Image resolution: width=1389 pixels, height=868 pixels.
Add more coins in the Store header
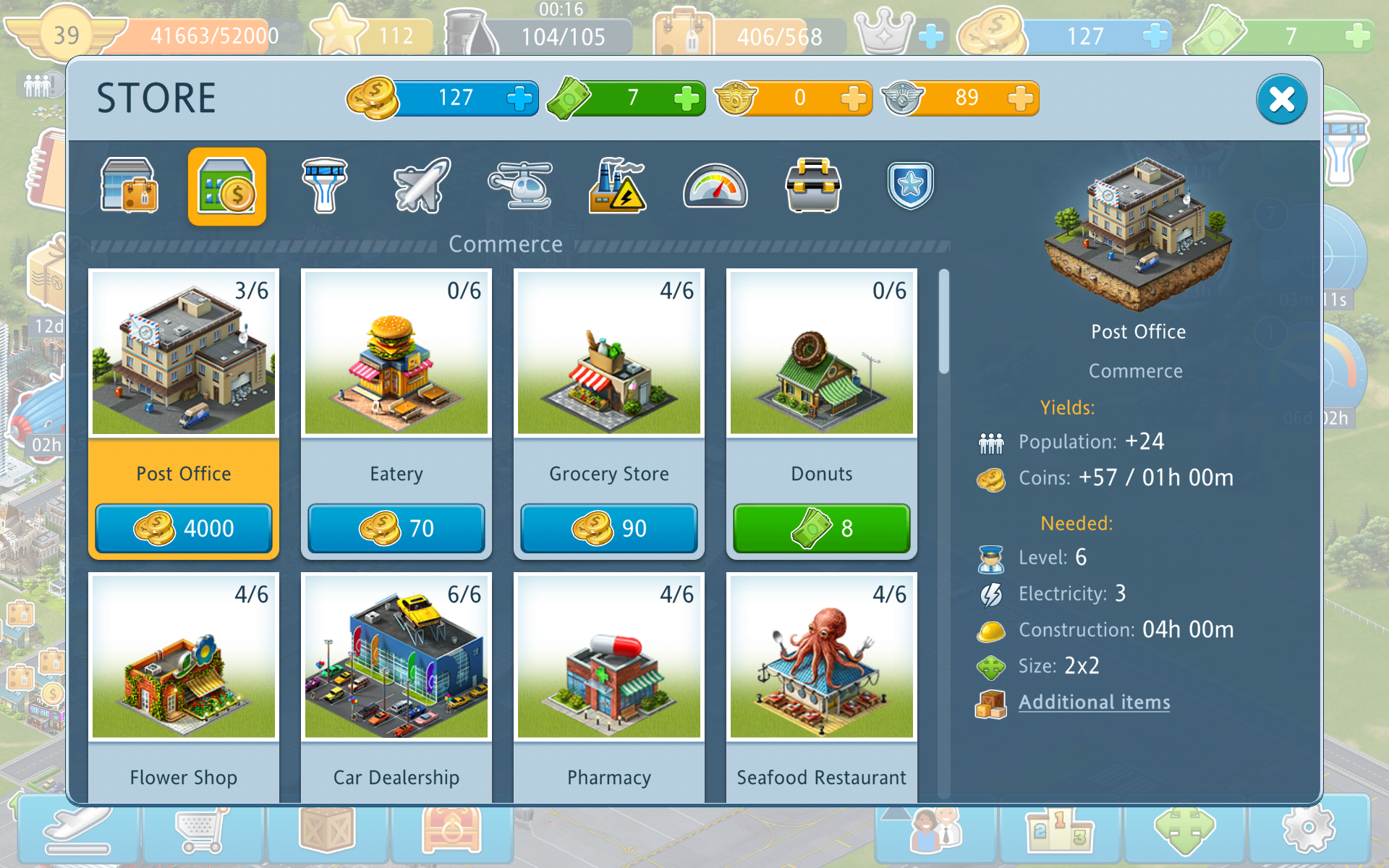pyautogui.click(x=519, y=98)
